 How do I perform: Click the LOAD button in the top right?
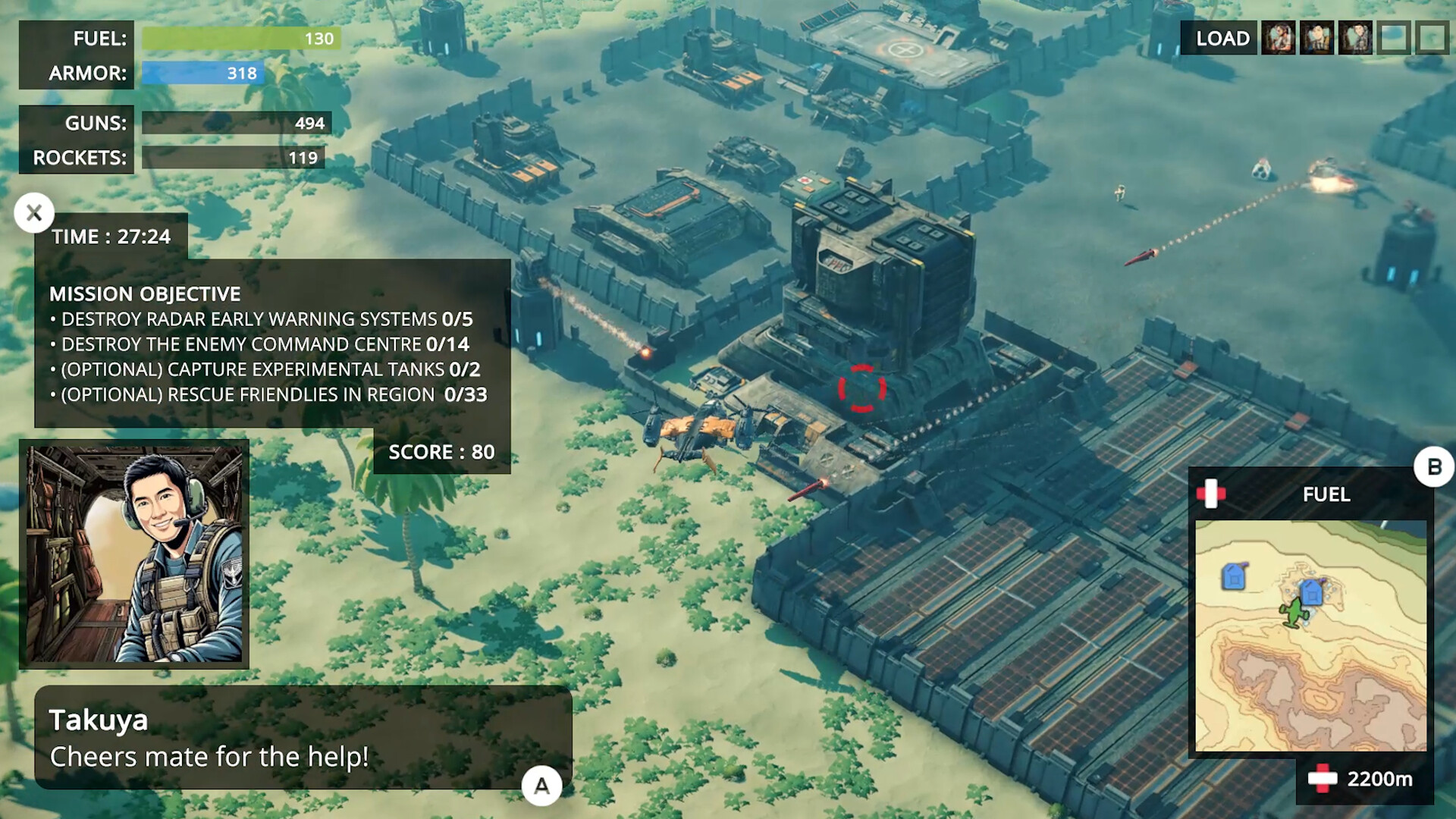[1223, 37]
